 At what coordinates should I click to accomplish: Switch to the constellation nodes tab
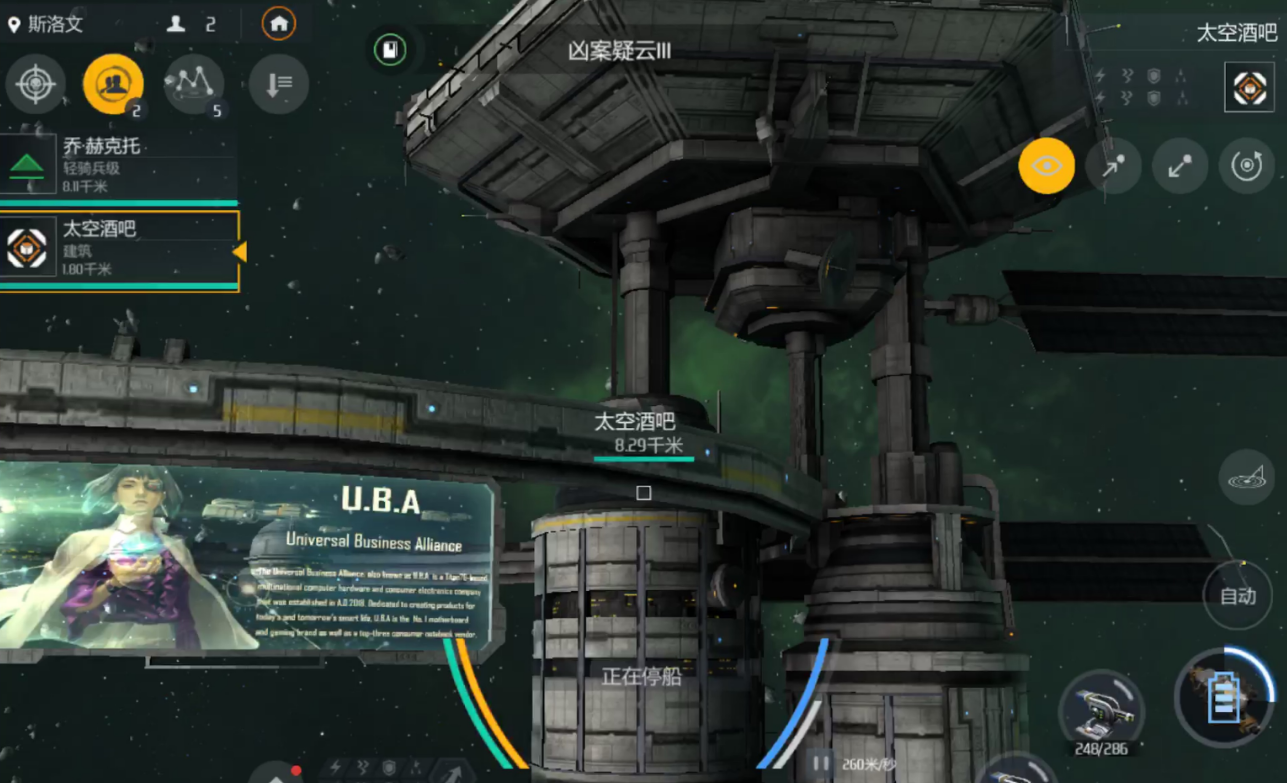click(194, 84)
